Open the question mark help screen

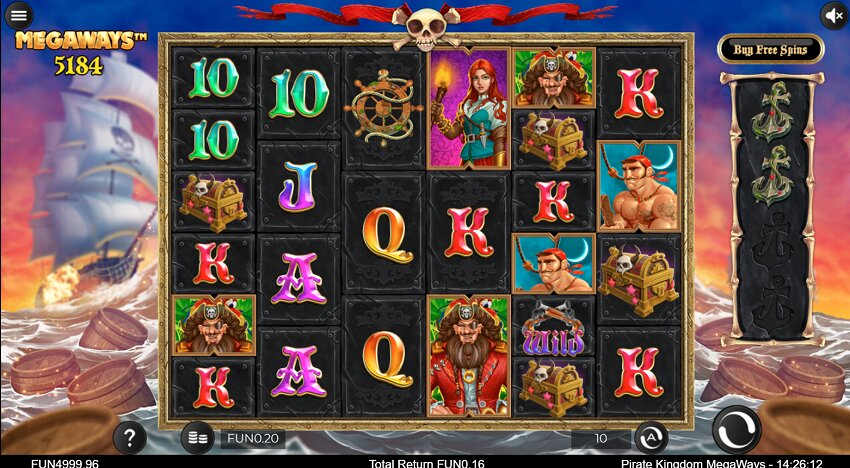(x=129, y=437)
